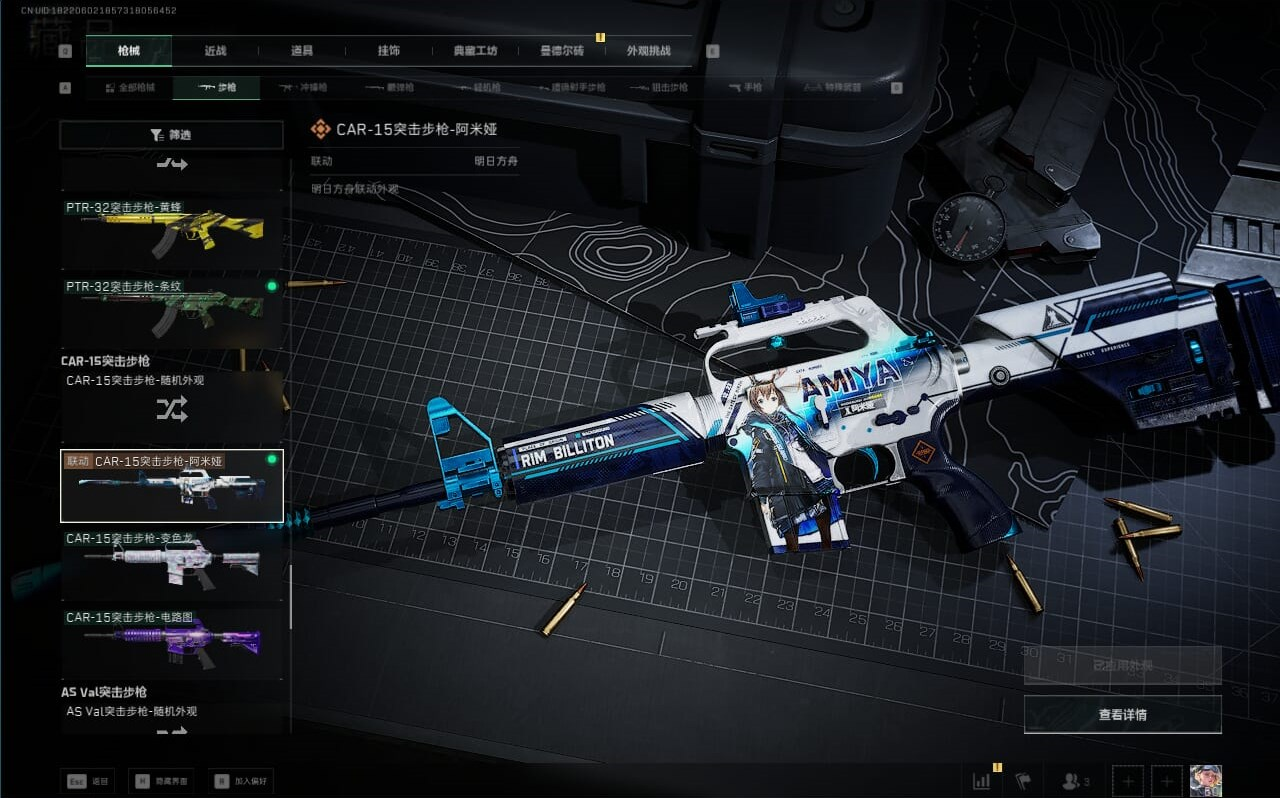Select the 冲锋枪 submachine gun category

(x=303, y=88)
